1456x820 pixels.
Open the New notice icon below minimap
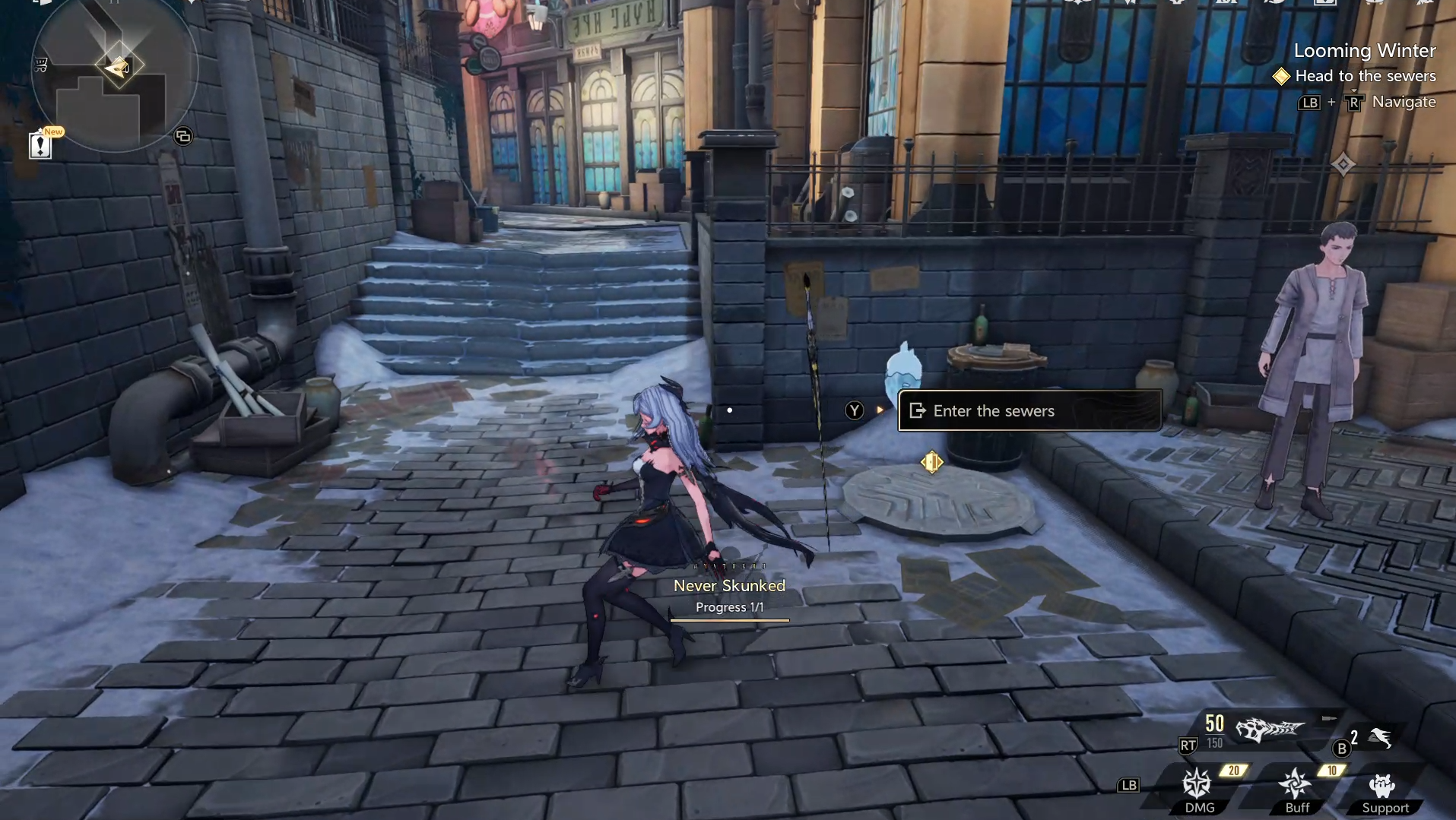(x=41, y=144)
